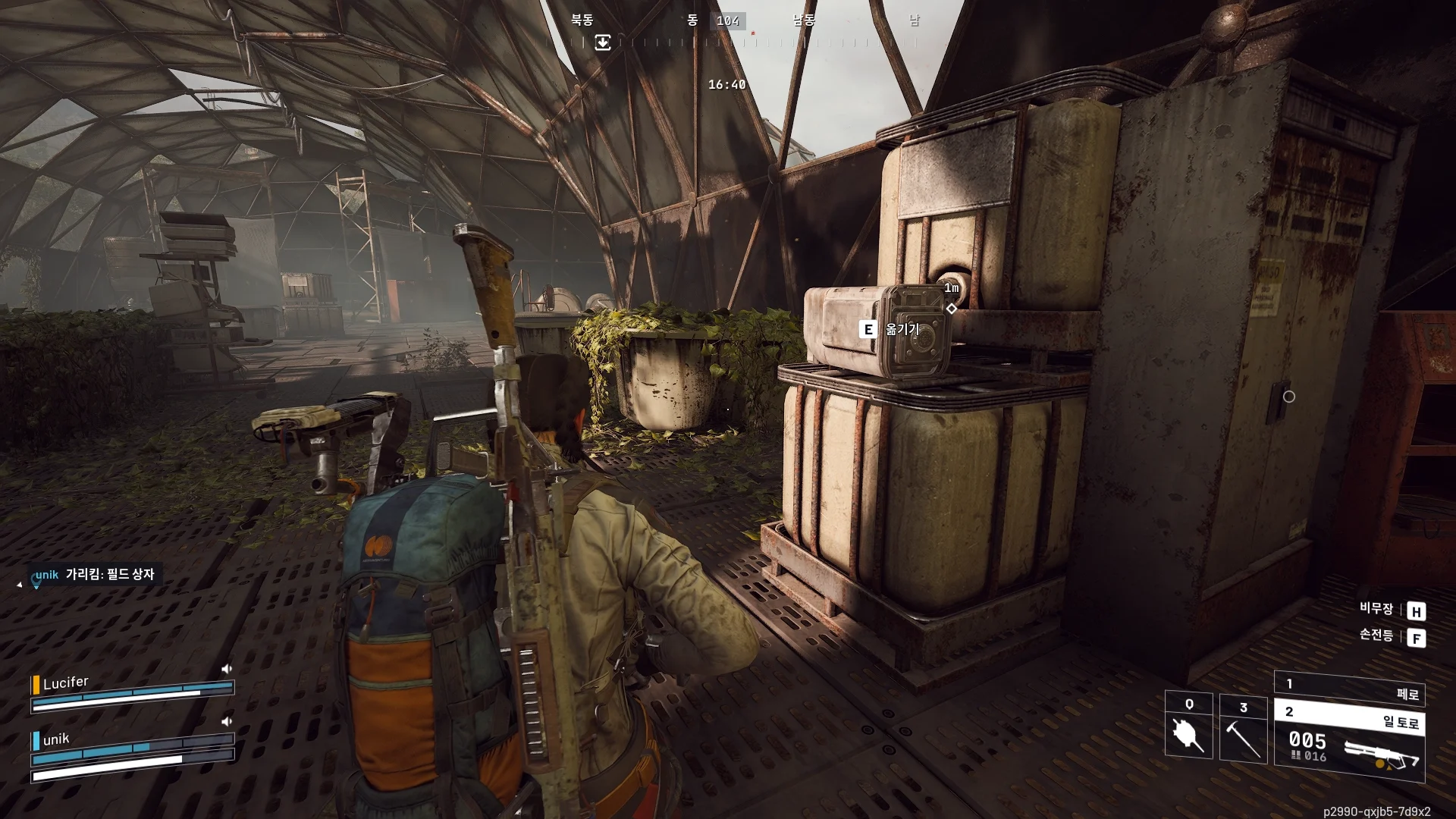This screenshot has height=819, width=1456.
Task: Choose the pickaxe tool in slot 3
Action: pyautogui.click(x=1243, y=728)
